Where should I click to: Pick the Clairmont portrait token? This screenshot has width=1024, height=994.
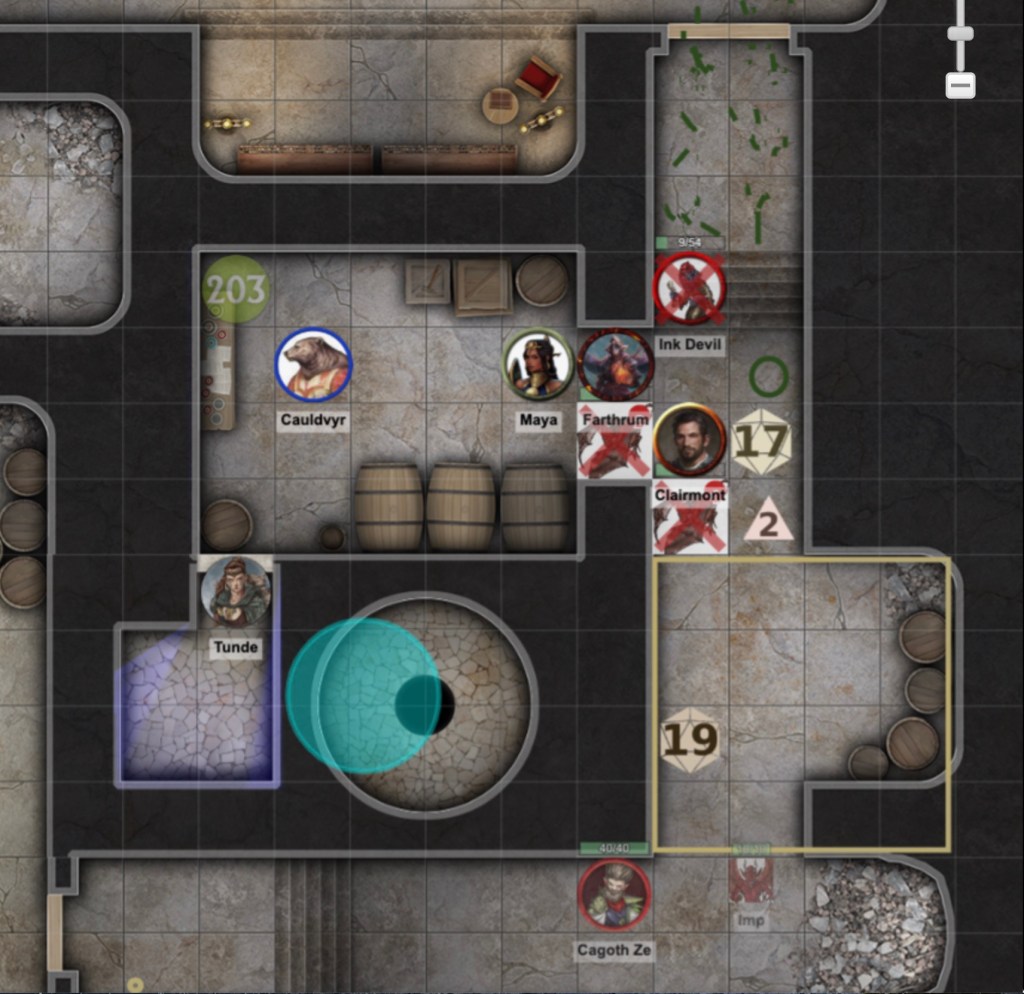click(x=689, y=440)
